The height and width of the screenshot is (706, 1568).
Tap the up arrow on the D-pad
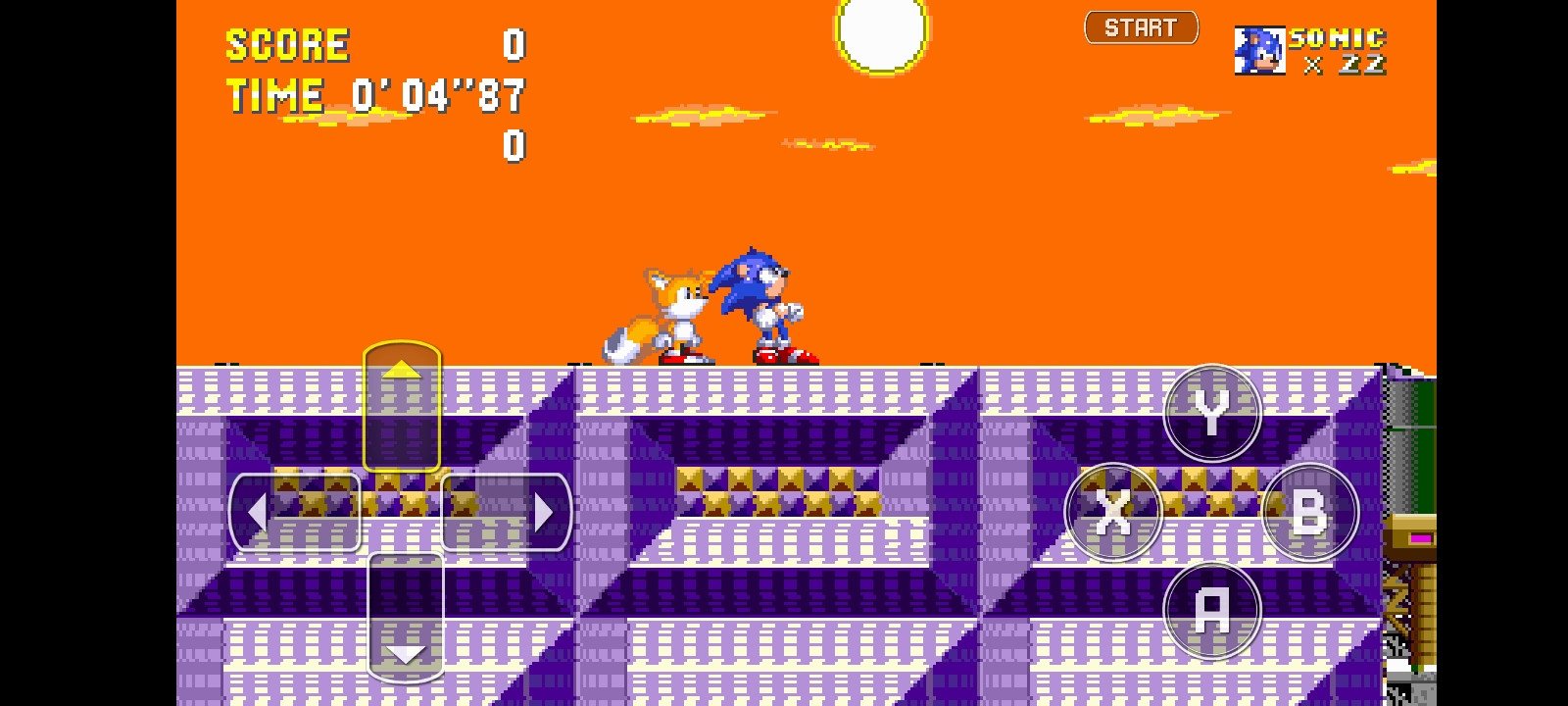pyautogui.click(x=402, y=371)
